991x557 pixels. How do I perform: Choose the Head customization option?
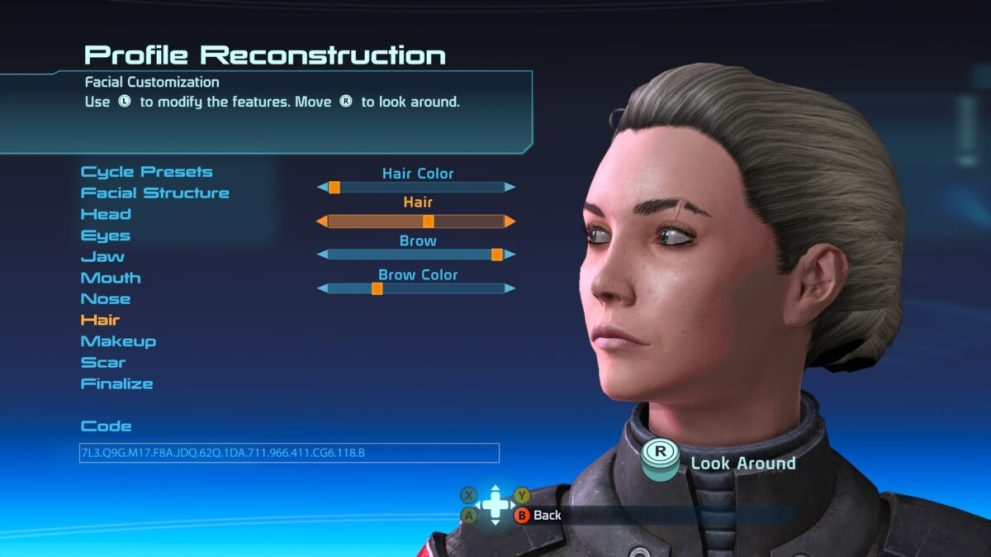coord(106,214)
